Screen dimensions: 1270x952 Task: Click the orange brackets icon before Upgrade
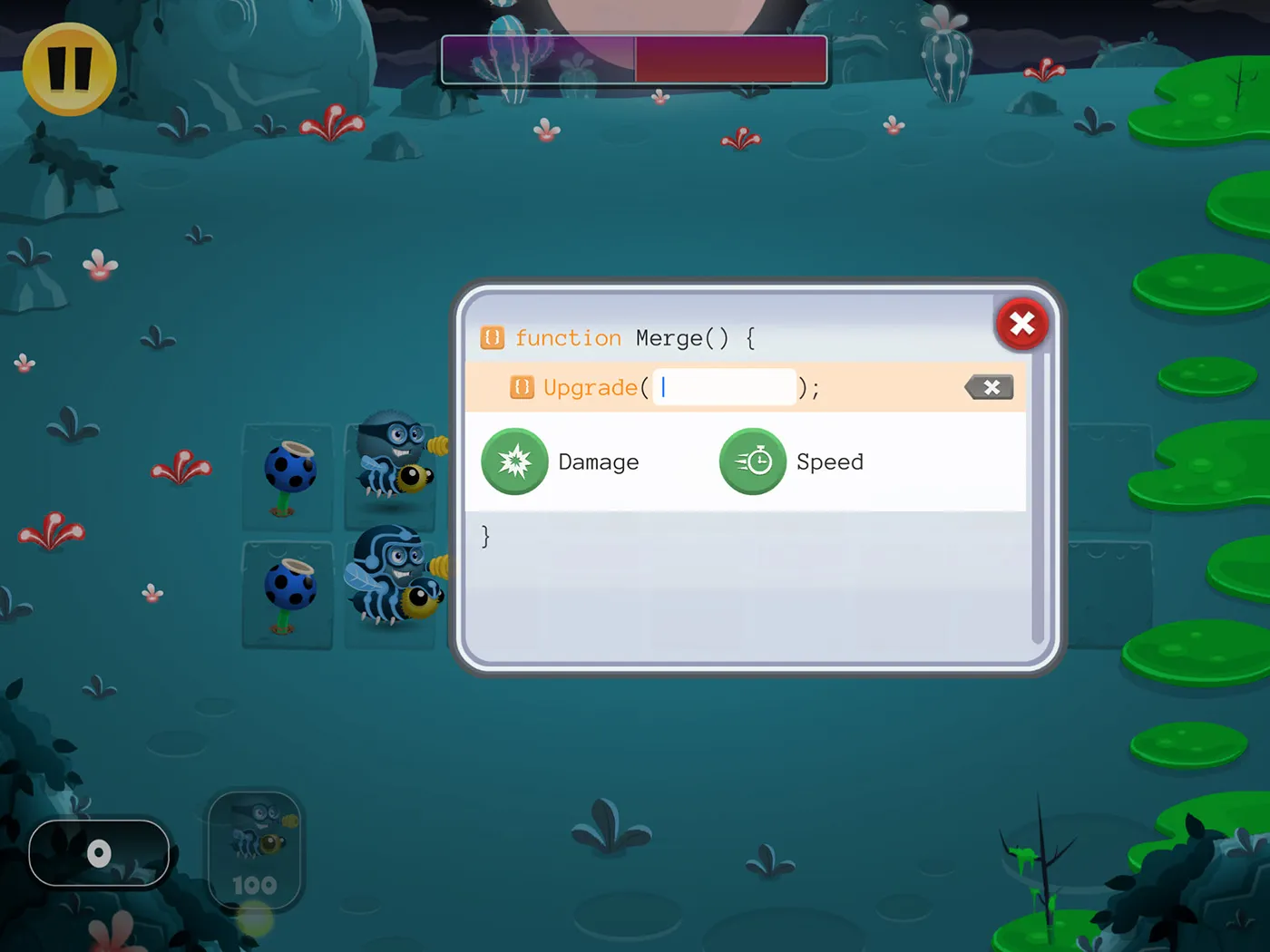click(521, 387)
